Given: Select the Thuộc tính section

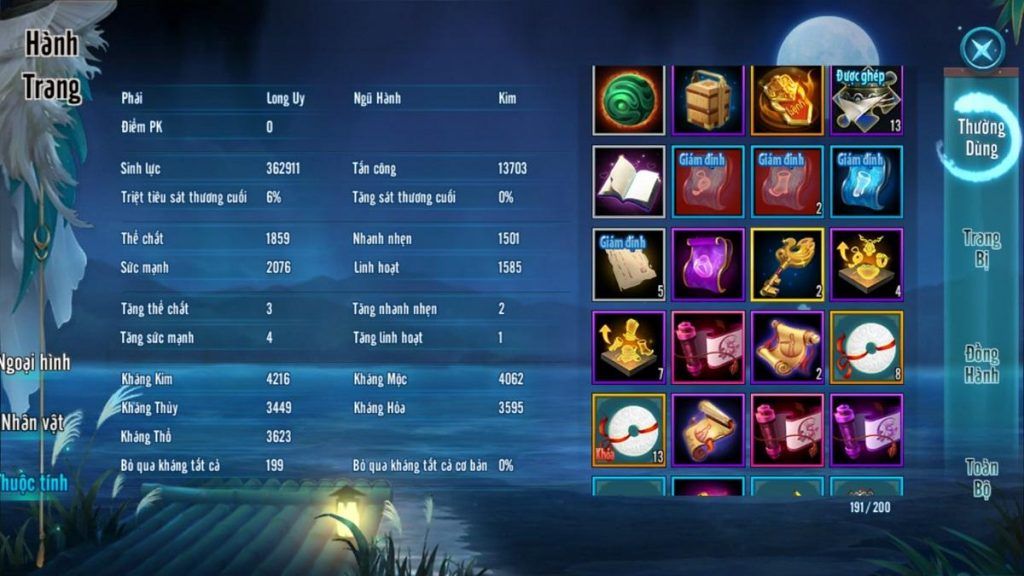Looking at the screenshot, I should pos(34,483).
